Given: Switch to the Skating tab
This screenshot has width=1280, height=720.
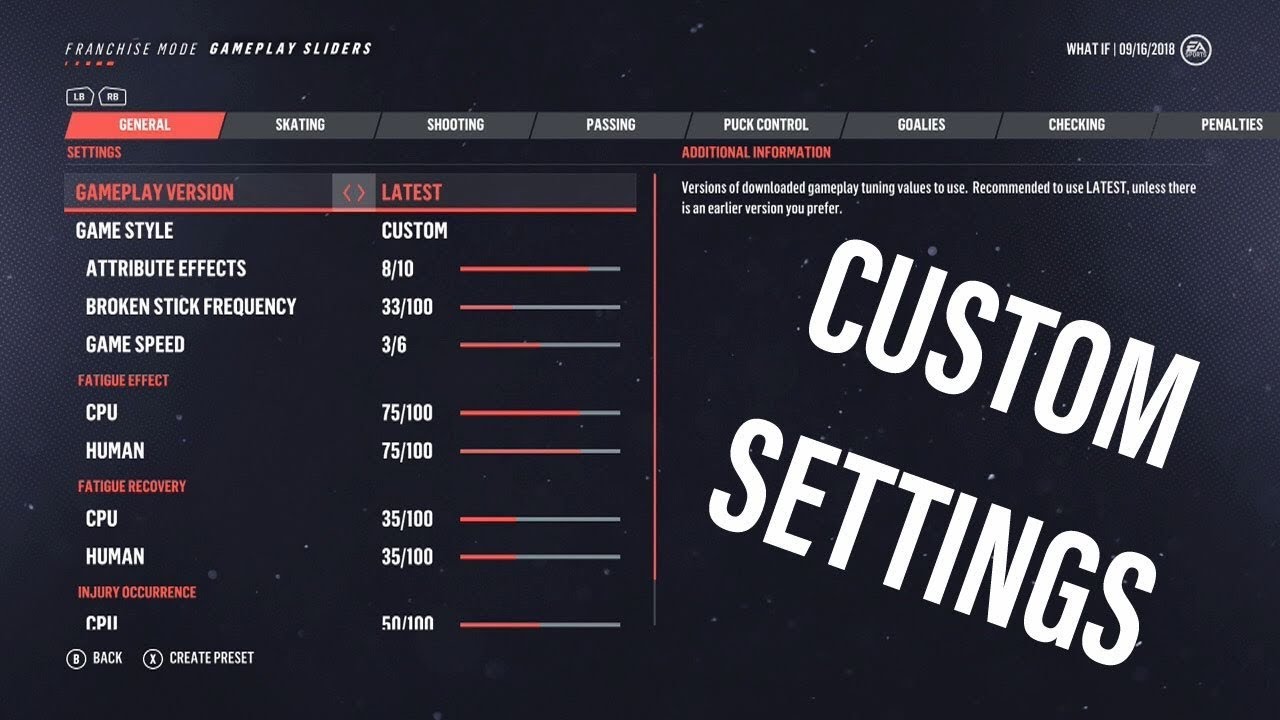Looking at the screenshot, I should click(x=299, y=124).
